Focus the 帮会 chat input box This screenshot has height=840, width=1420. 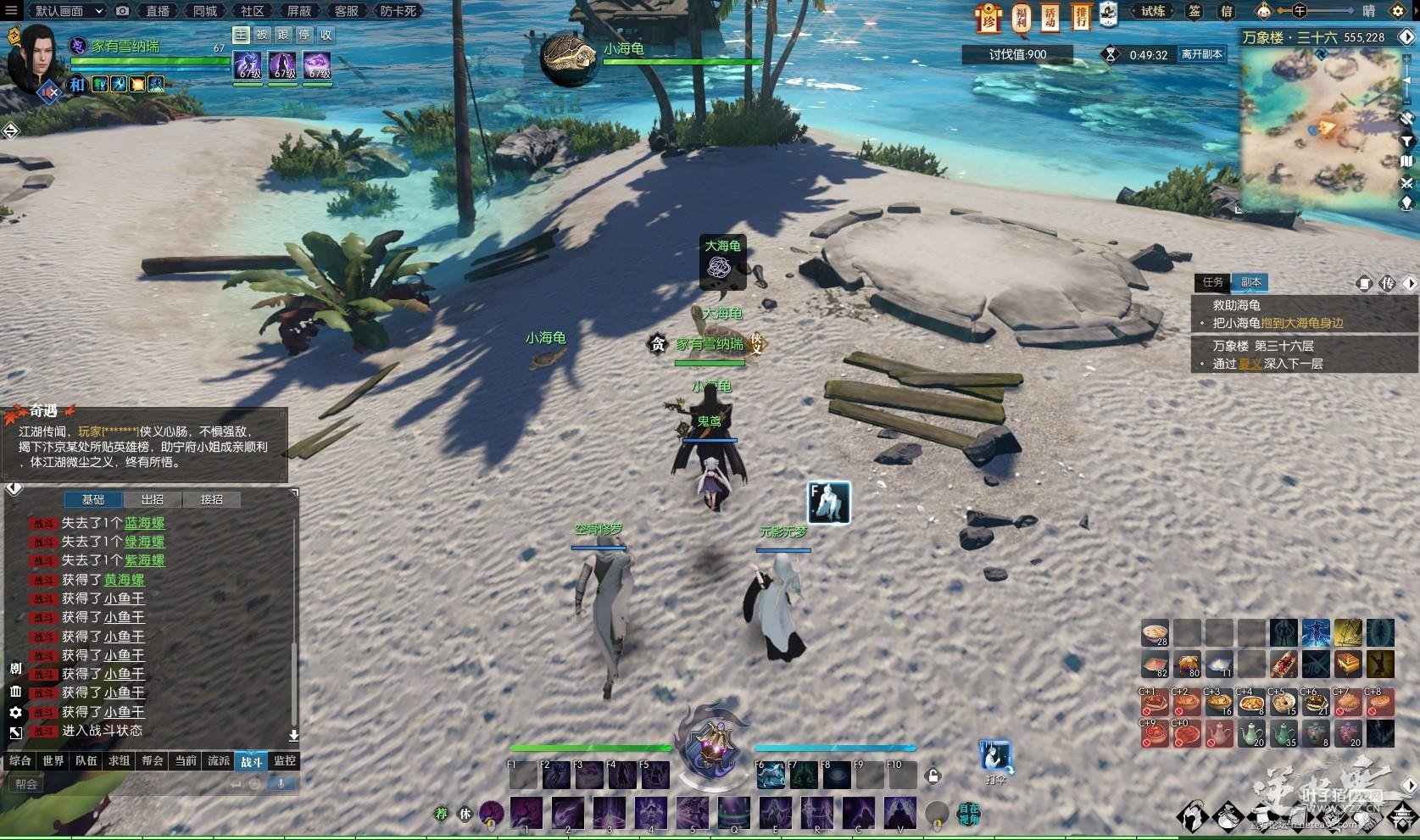(119, 784)
